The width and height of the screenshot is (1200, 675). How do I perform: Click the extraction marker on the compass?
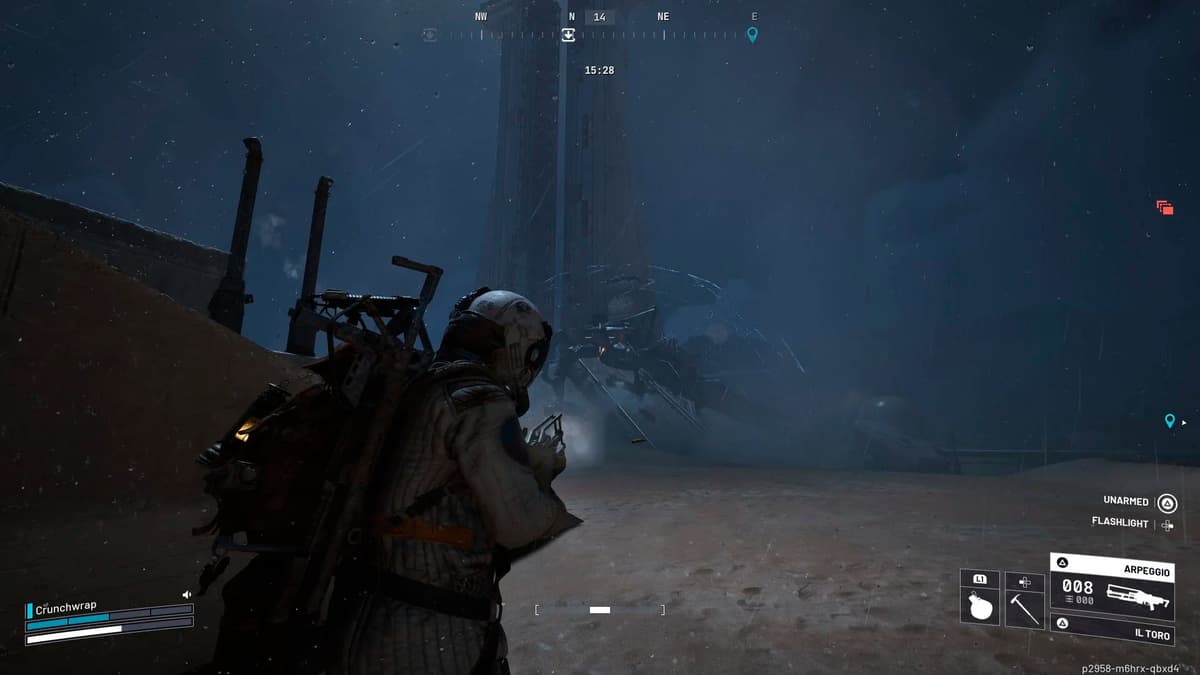click(x=568, y=34)
